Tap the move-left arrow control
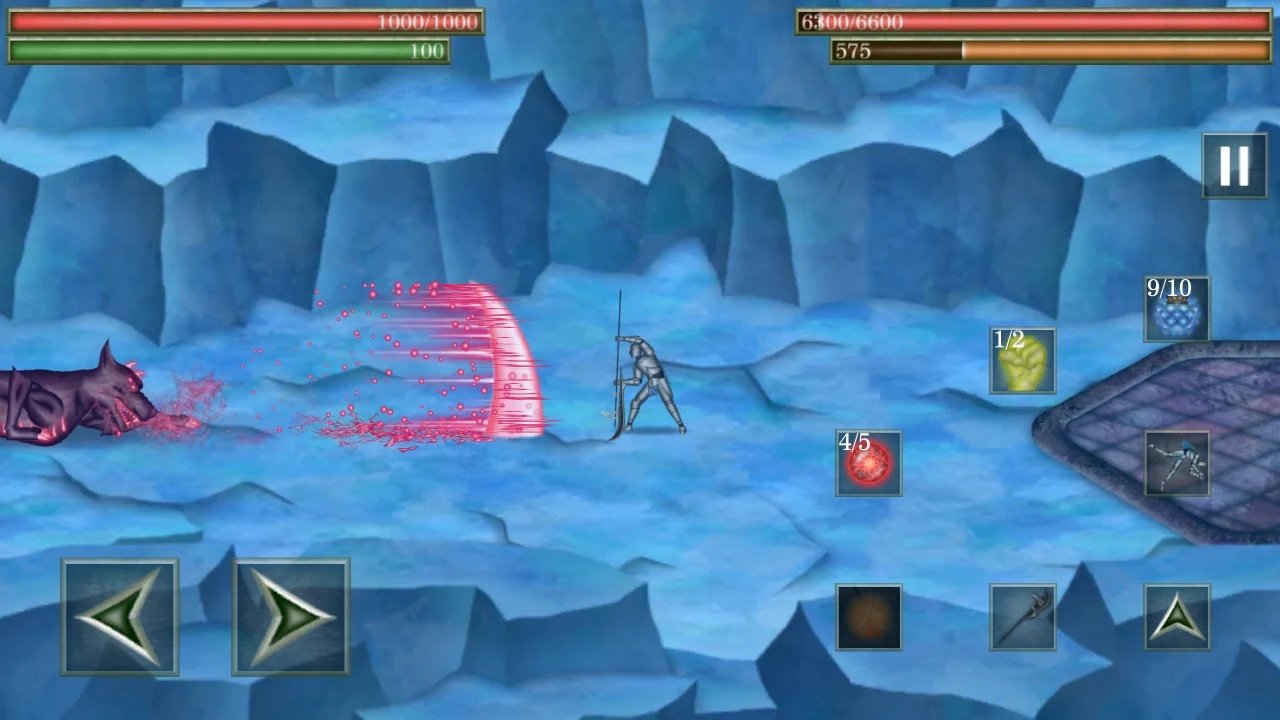Screen dimensions: 1280x720 (120, 618)
